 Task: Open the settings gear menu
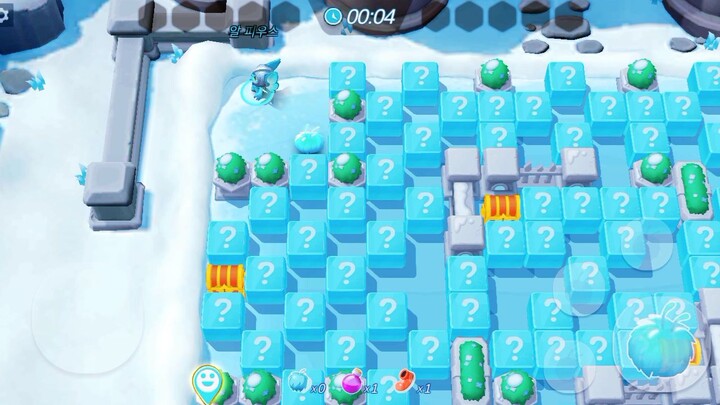tap(4, 17)
